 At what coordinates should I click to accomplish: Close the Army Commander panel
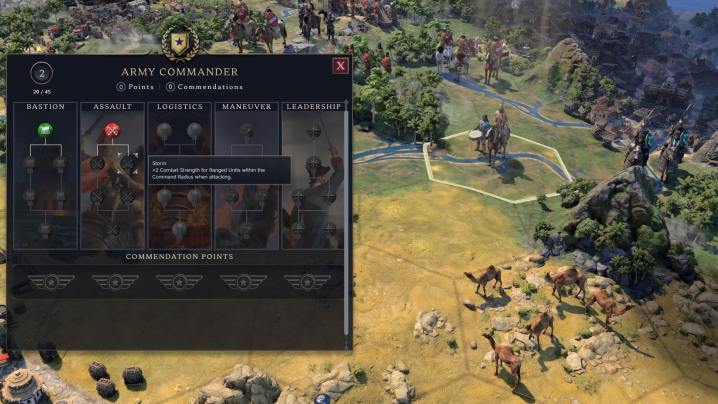tap(340, 66)
